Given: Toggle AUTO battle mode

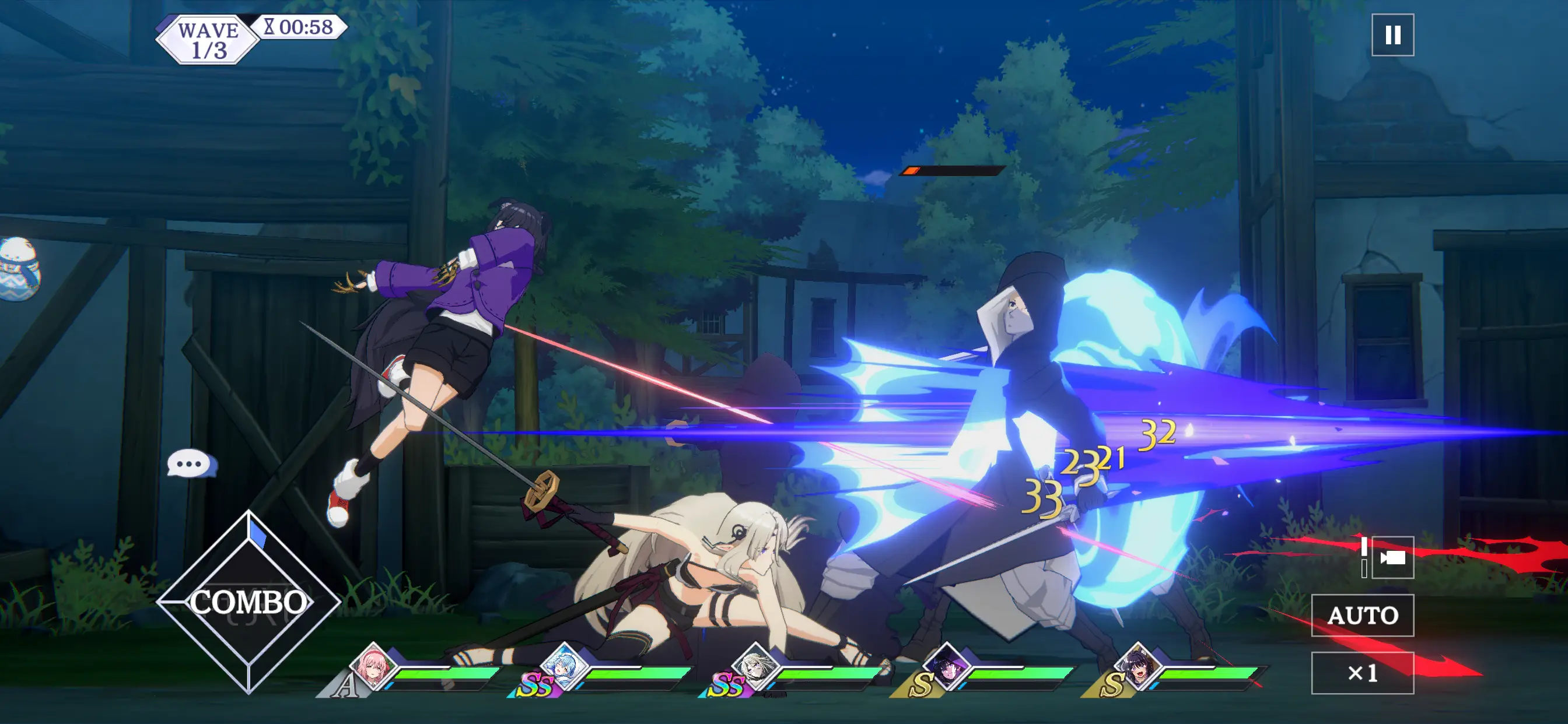Looking at the screenshot, I should point(1361,615).
